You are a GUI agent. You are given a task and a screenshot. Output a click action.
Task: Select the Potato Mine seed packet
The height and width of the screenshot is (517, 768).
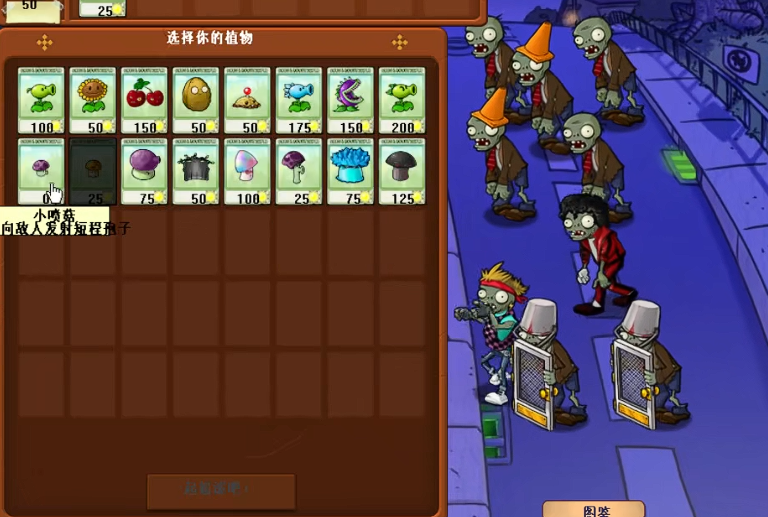(247, 100)
